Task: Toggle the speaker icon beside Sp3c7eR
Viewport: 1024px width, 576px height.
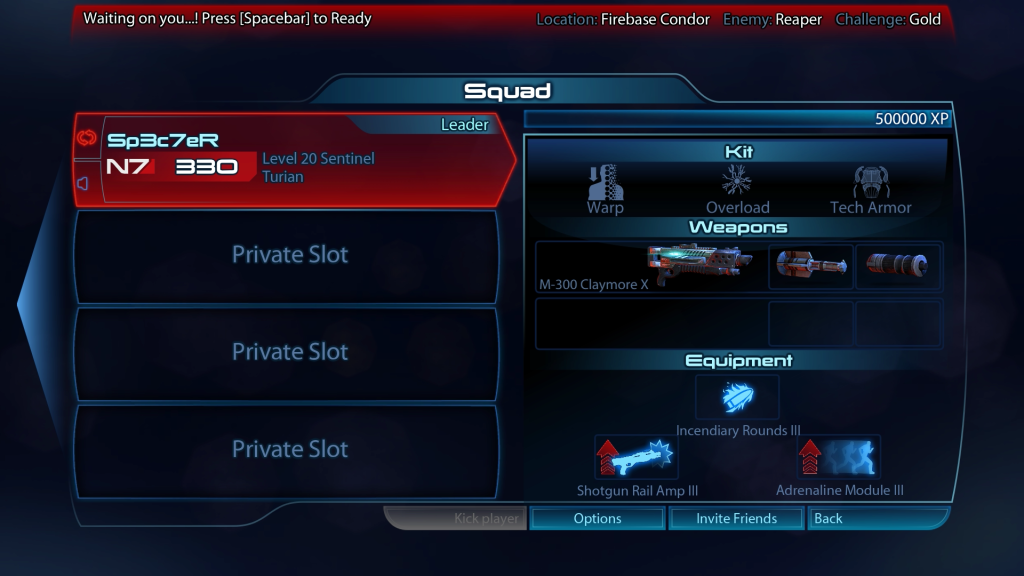Action: pyautogui.click(x=84, y=183)
